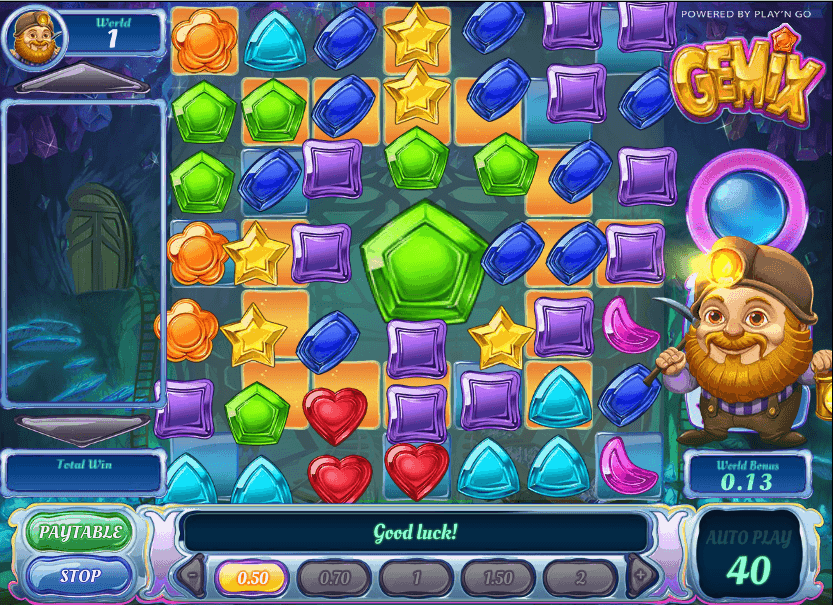
Task: Increase the bet with the plus button
Action: (x=639, y=577)
